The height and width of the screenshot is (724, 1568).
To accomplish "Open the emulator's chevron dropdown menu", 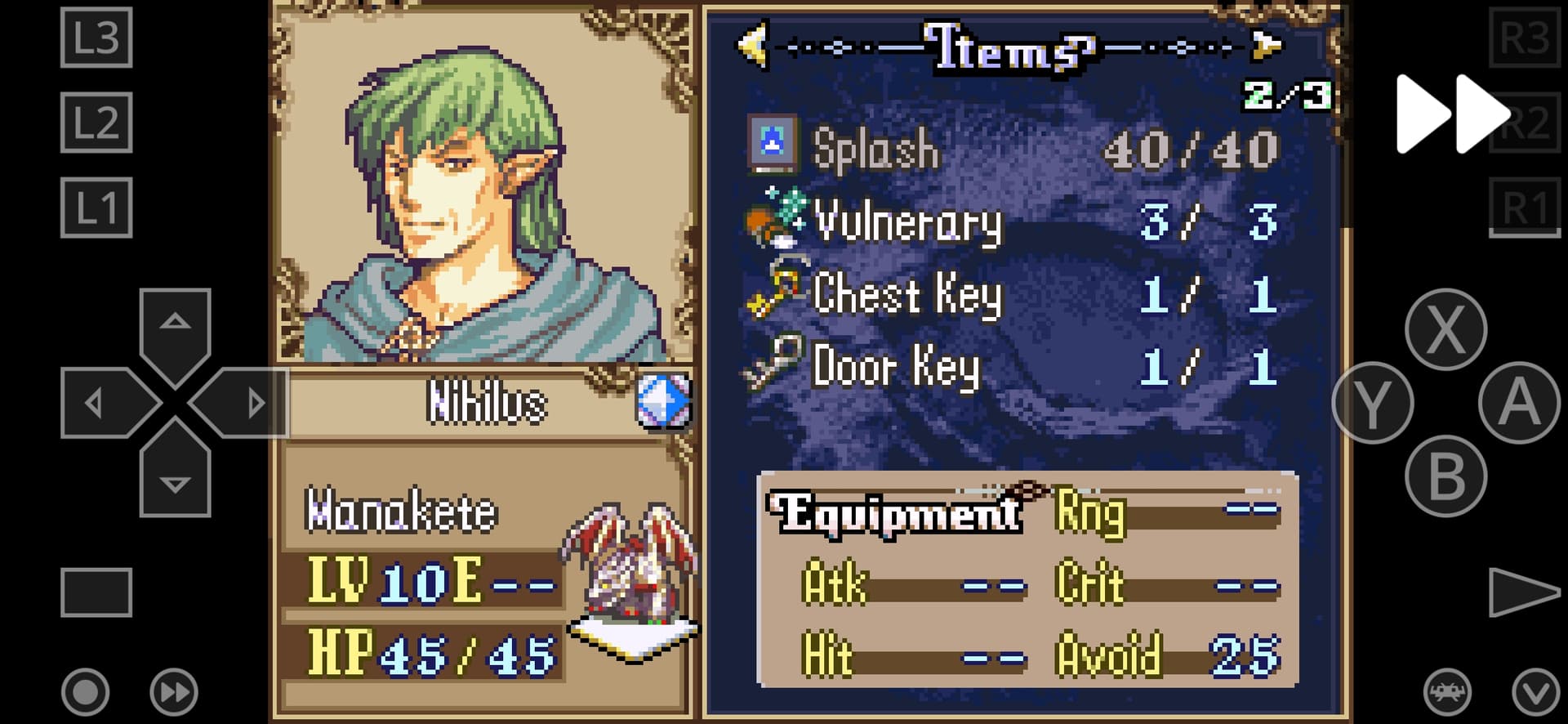I will (1535, 692).
